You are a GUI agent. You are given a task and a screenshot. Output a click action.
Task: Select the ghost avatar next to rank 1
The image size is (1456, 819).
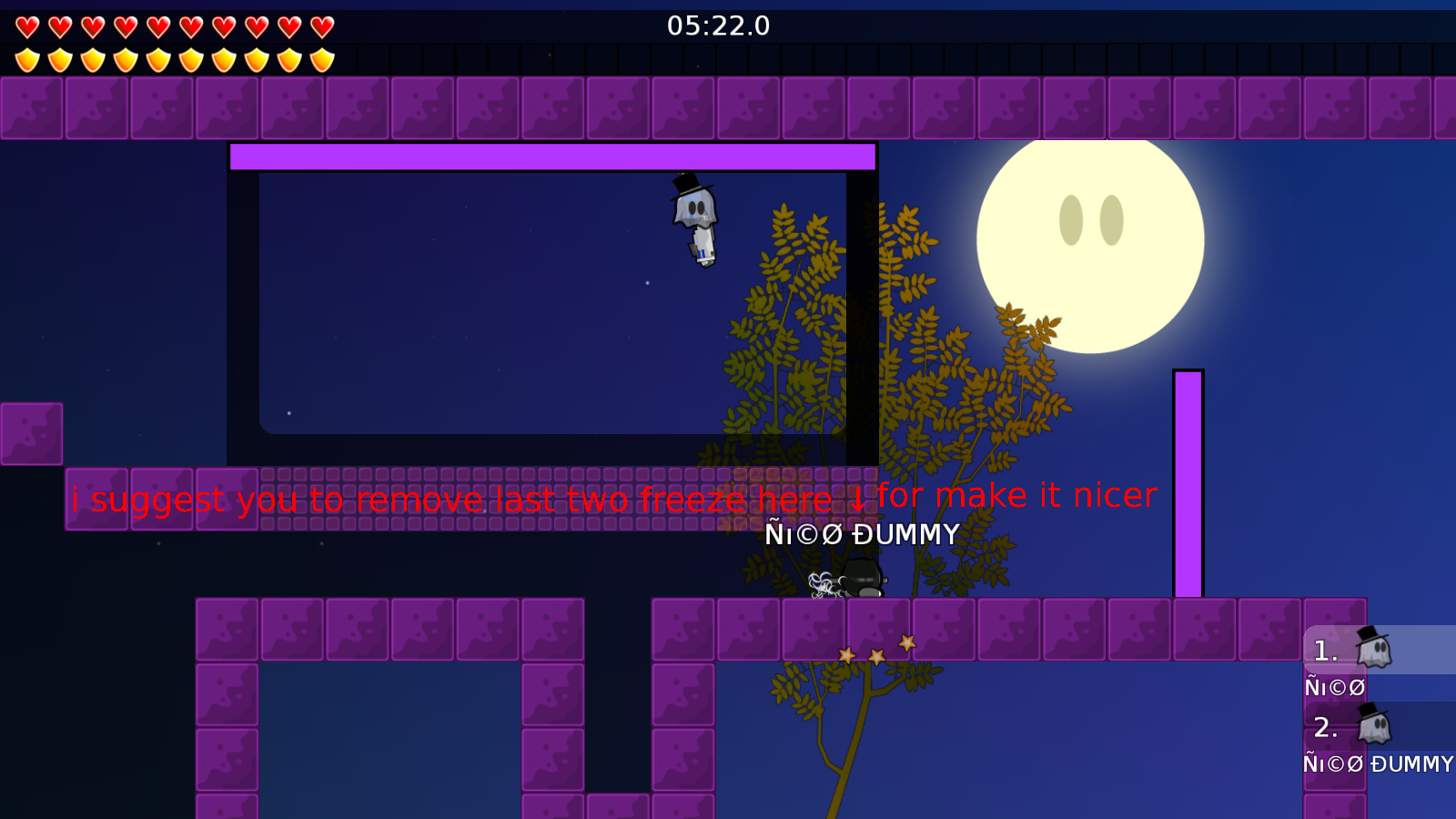1374,650
